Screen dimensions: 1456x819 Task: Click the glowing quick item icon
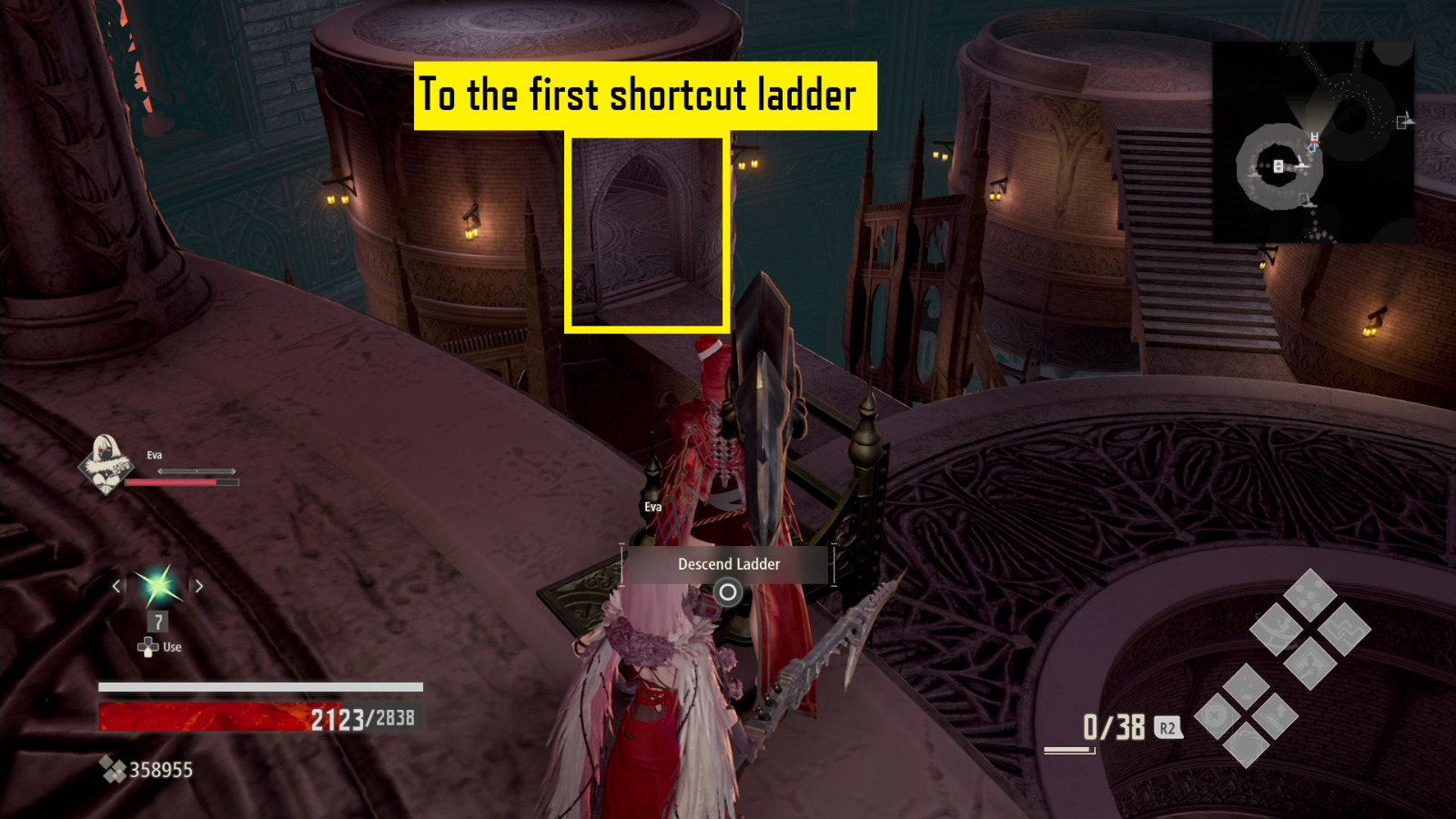click(159, 586)
